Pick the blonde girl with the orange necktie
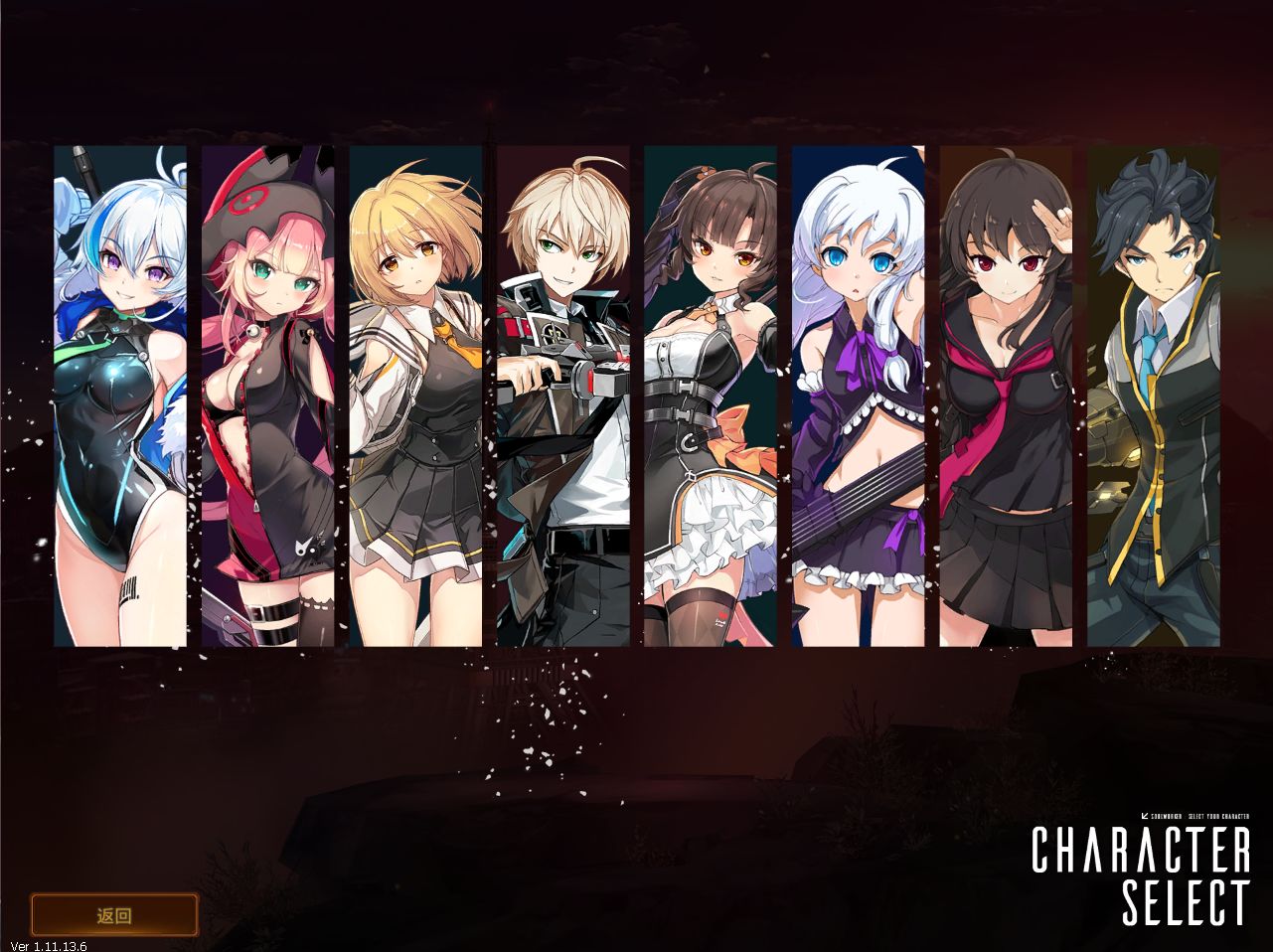Viewport: 1273px width, 952px height. tap(414, 397)
